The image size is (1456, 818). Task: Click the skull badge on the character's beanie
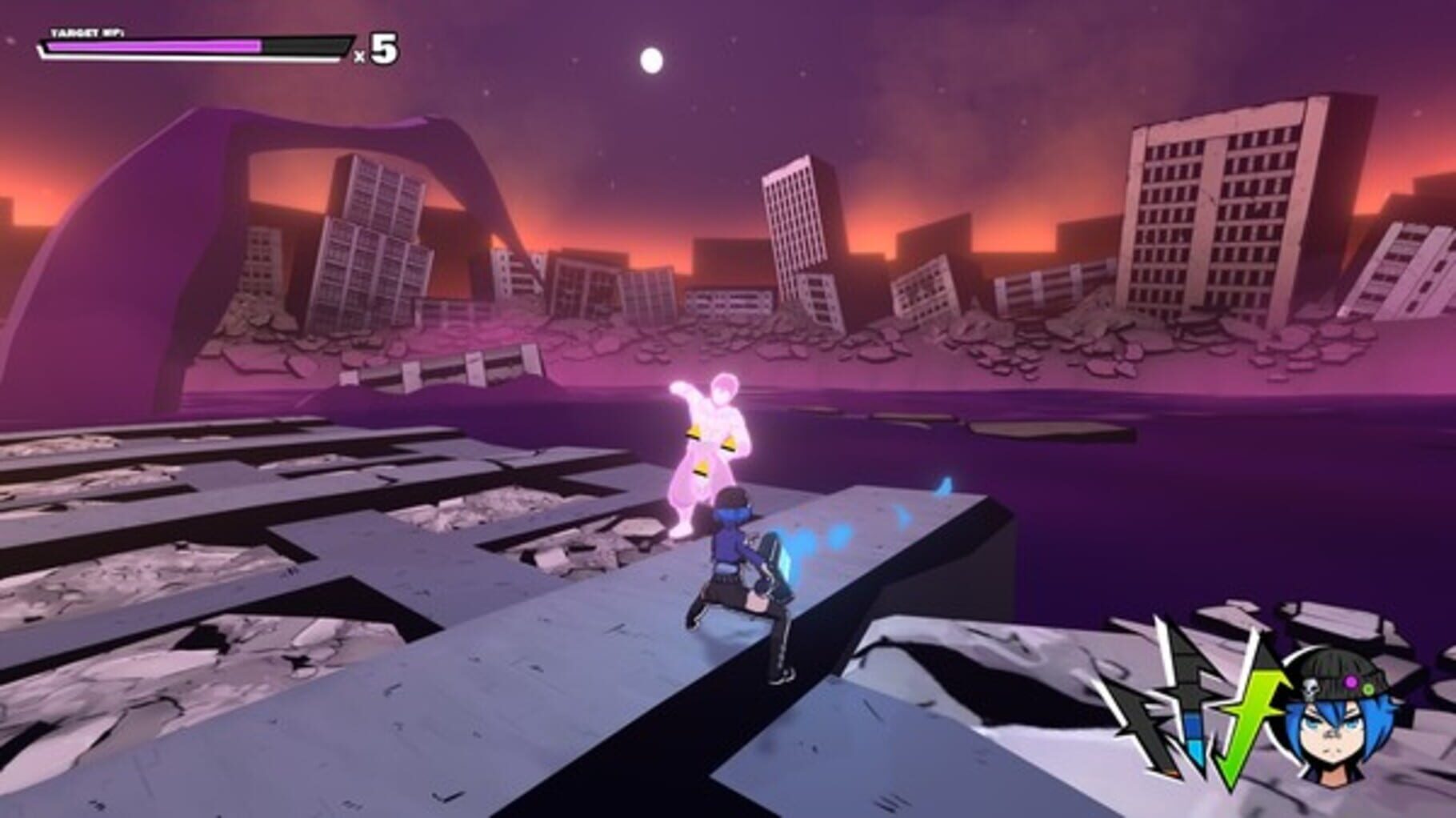coord(1311,688)
